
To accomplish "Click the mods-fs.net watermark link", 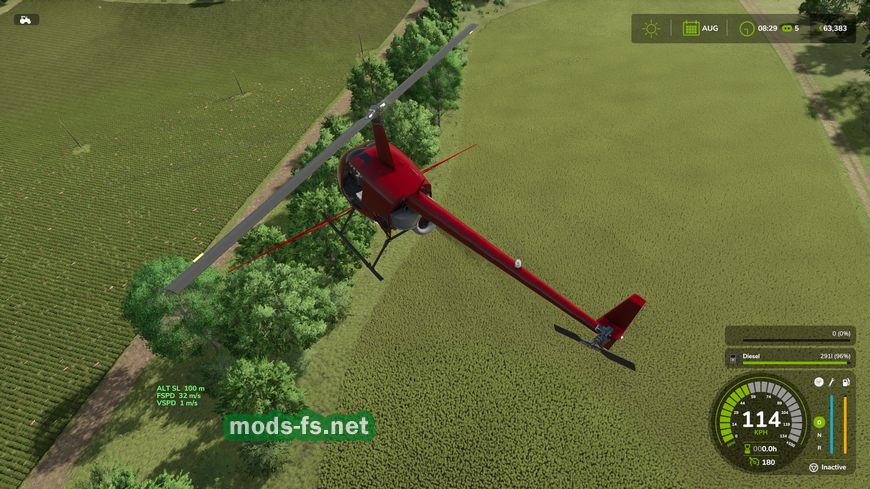I will click(x=299, y=427).
